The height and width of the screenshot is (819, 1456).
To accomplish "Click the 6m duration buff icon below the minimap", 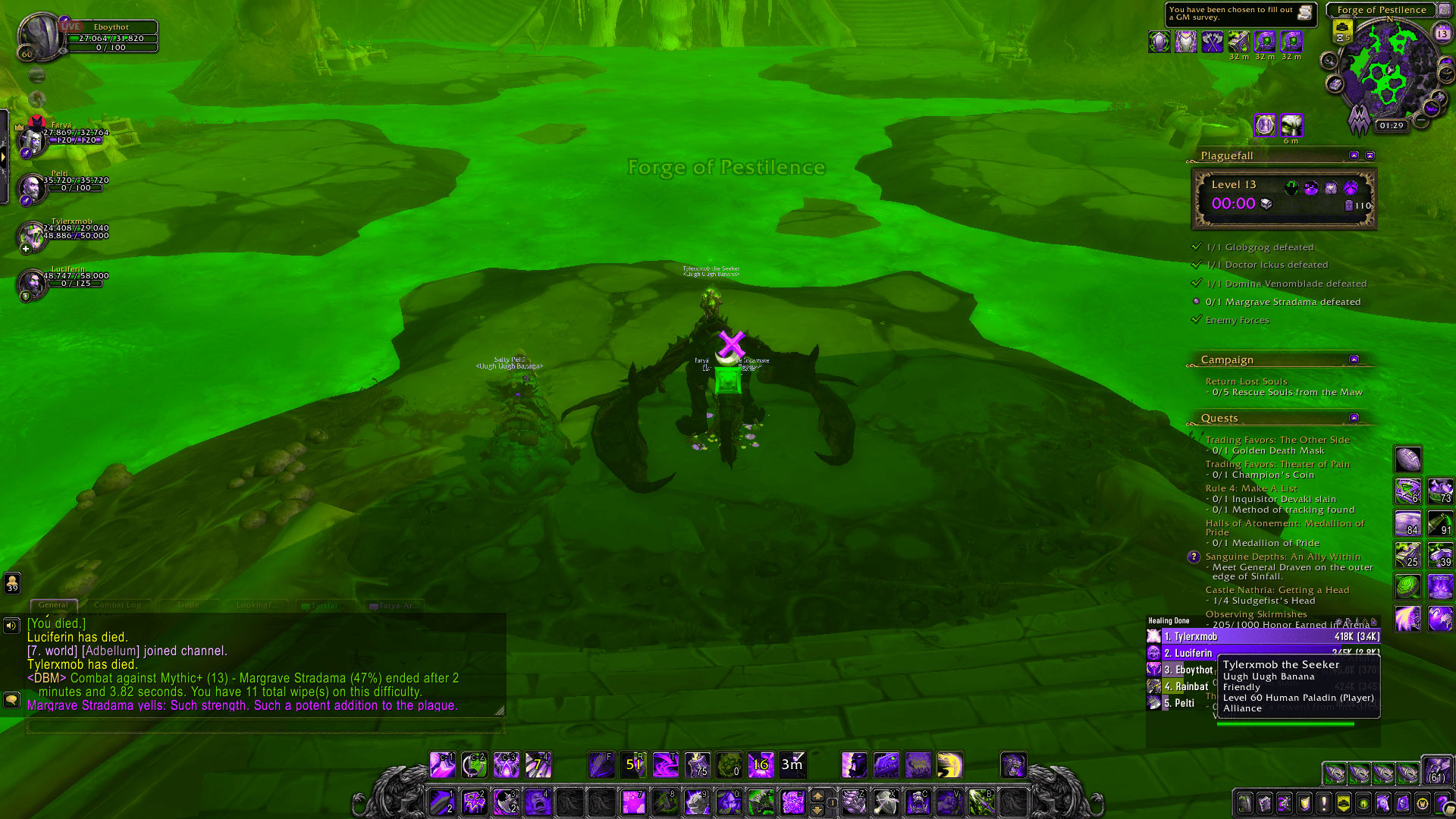I will point(1291,125).
